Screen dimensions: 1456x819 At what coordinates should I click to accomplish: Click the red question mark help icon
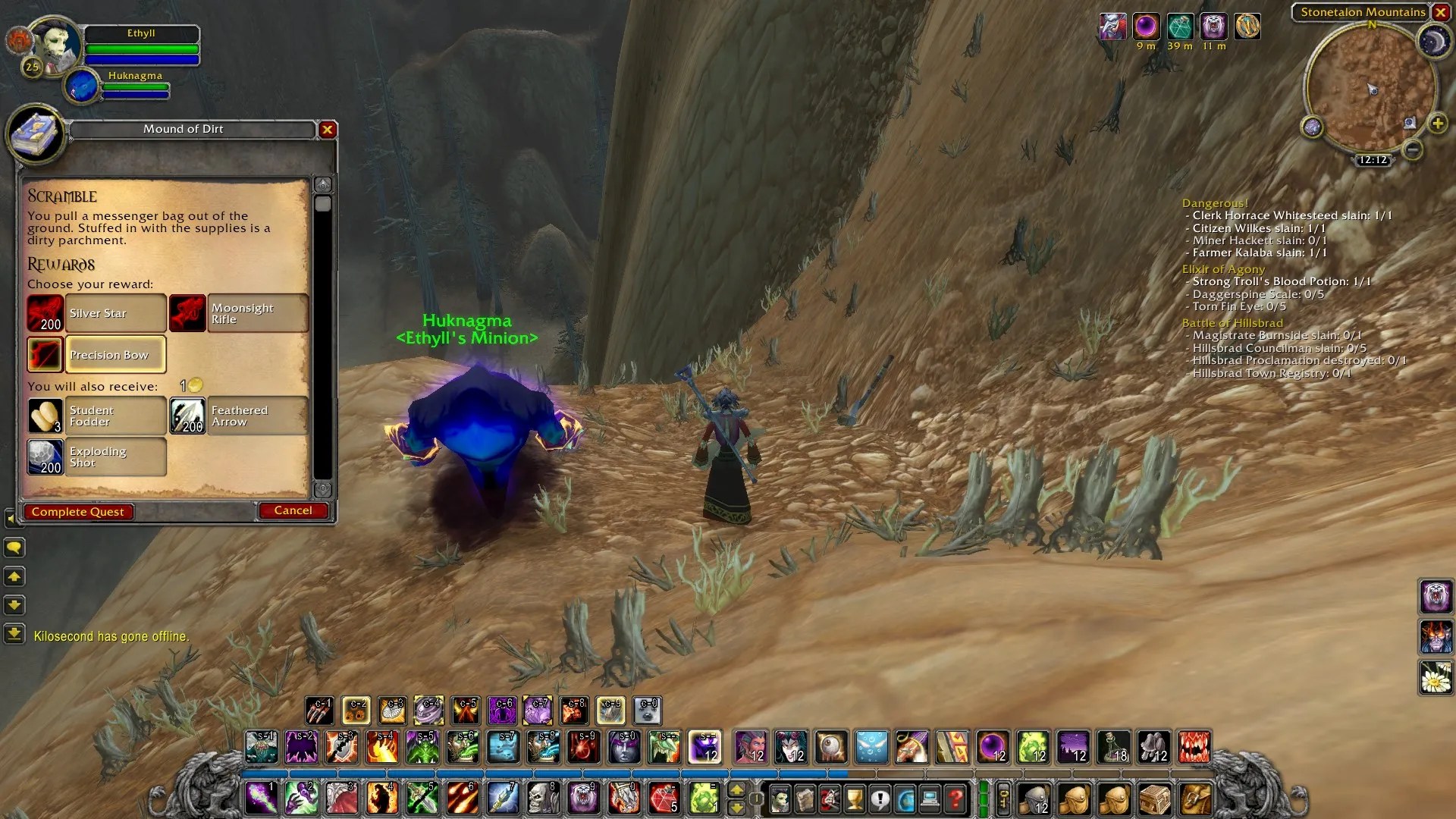coord(955,799)
